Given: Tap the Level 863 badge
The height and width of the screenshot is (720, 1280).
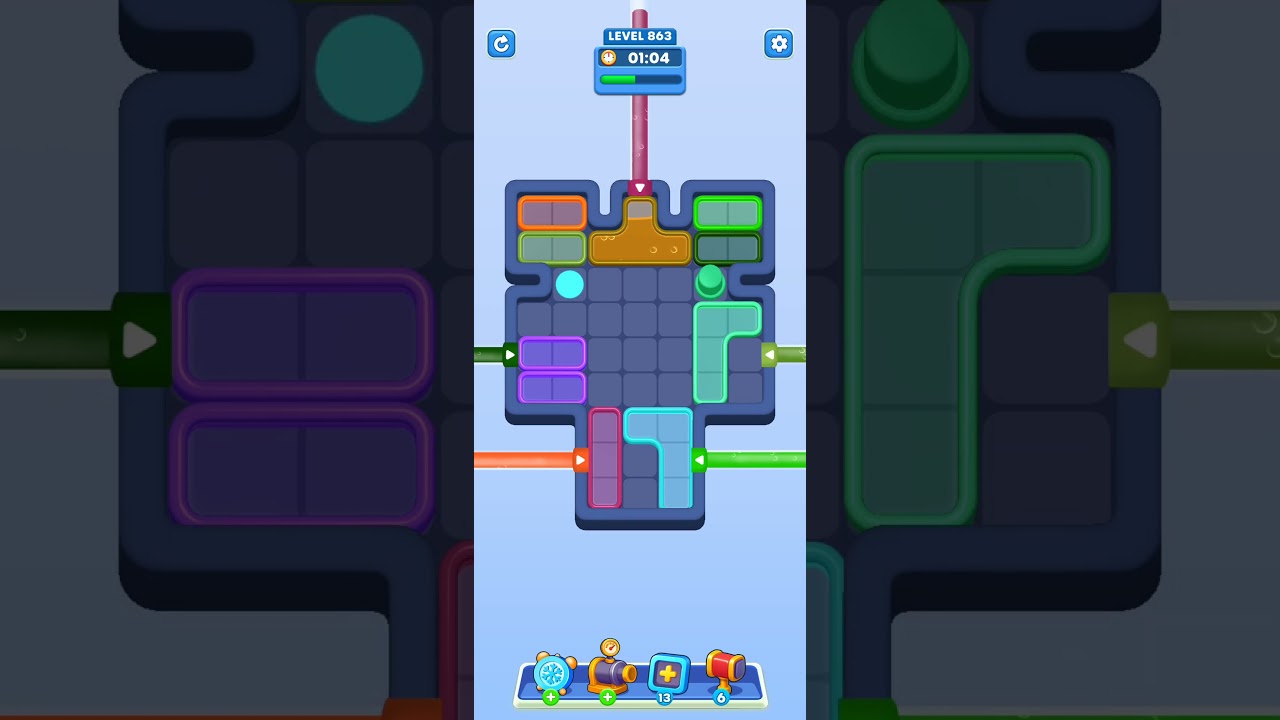Looking at the screenshot, I should coord(640,36).
